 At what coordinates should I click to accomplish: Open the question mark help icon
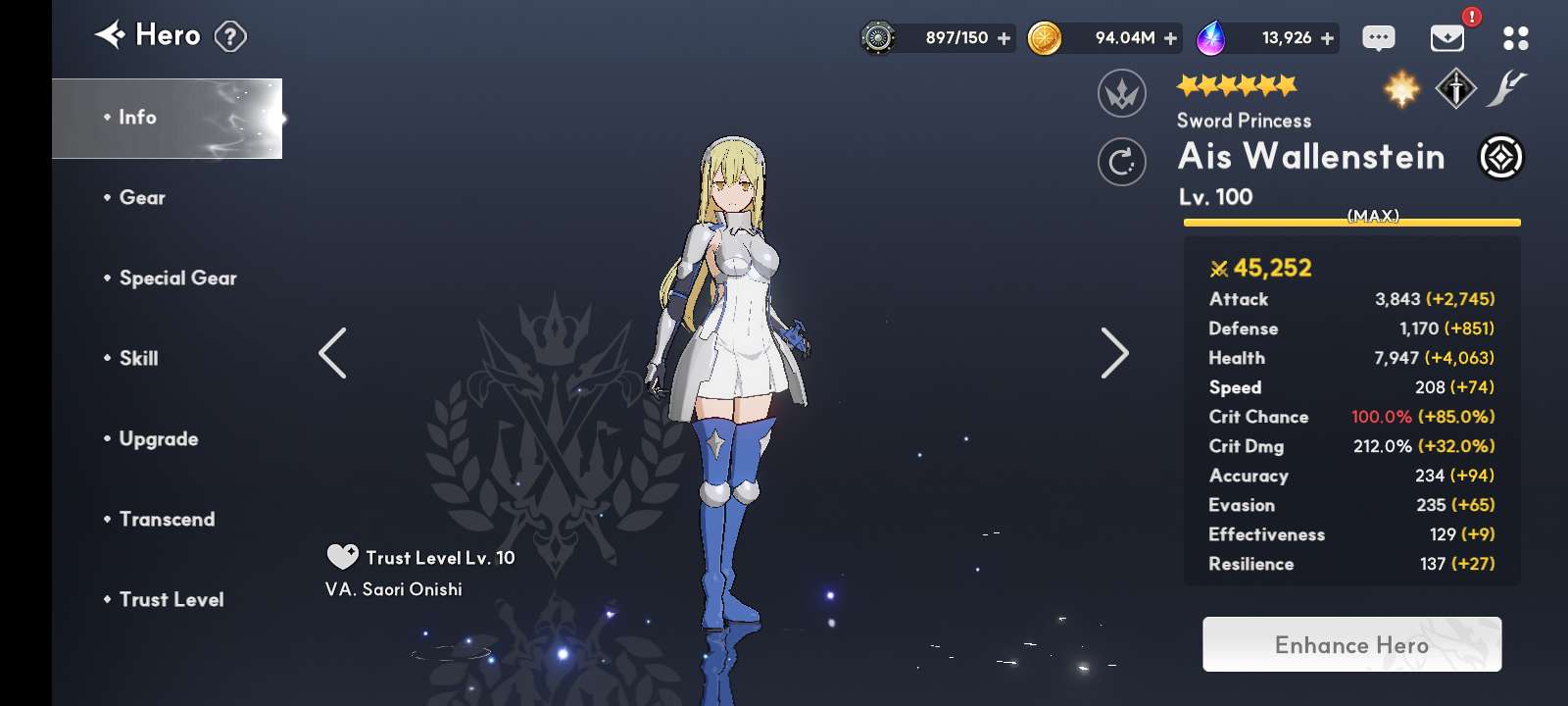230,37
